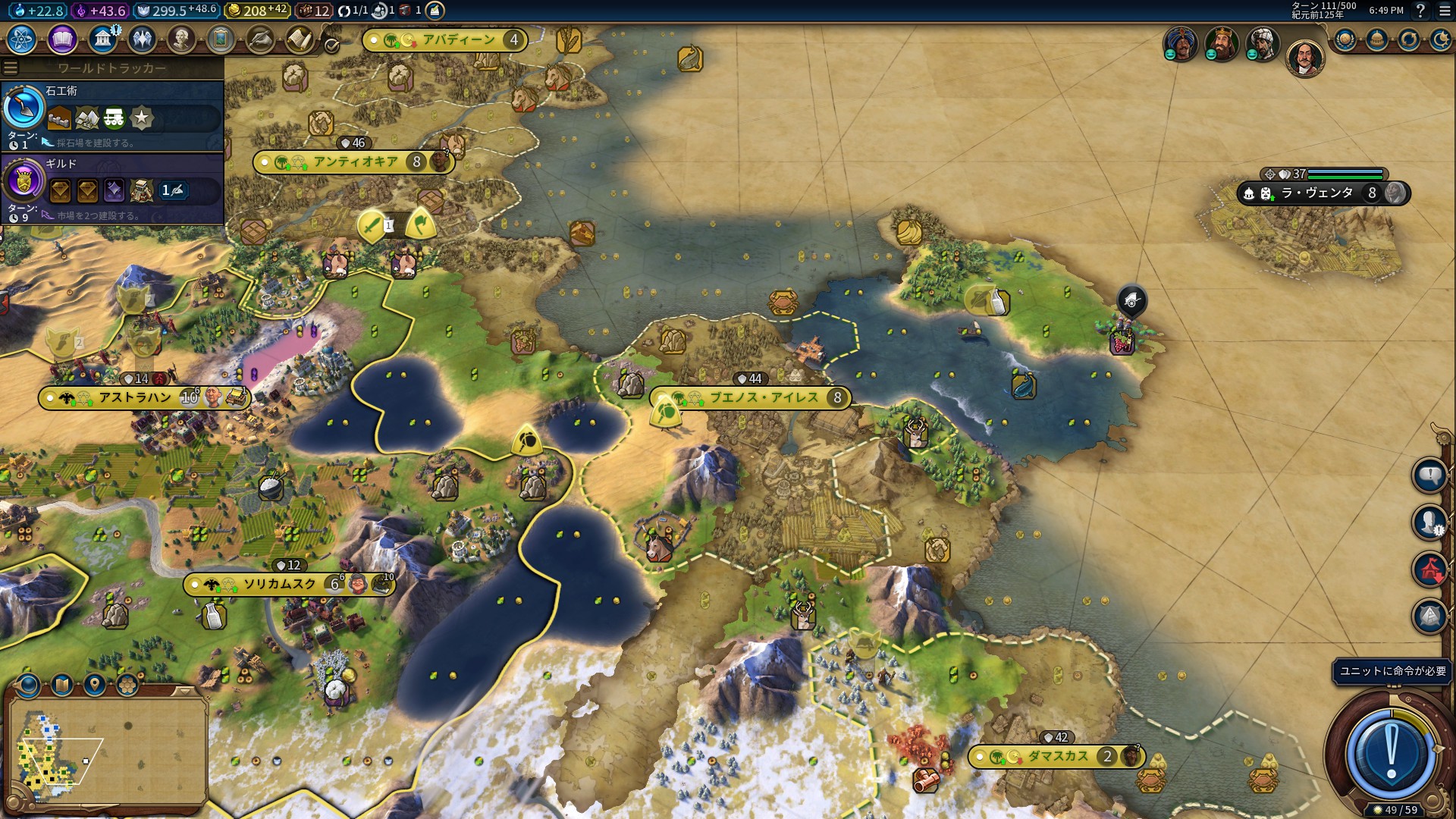
Task: Open the religion panel winged icon
Action: (142, 39)
